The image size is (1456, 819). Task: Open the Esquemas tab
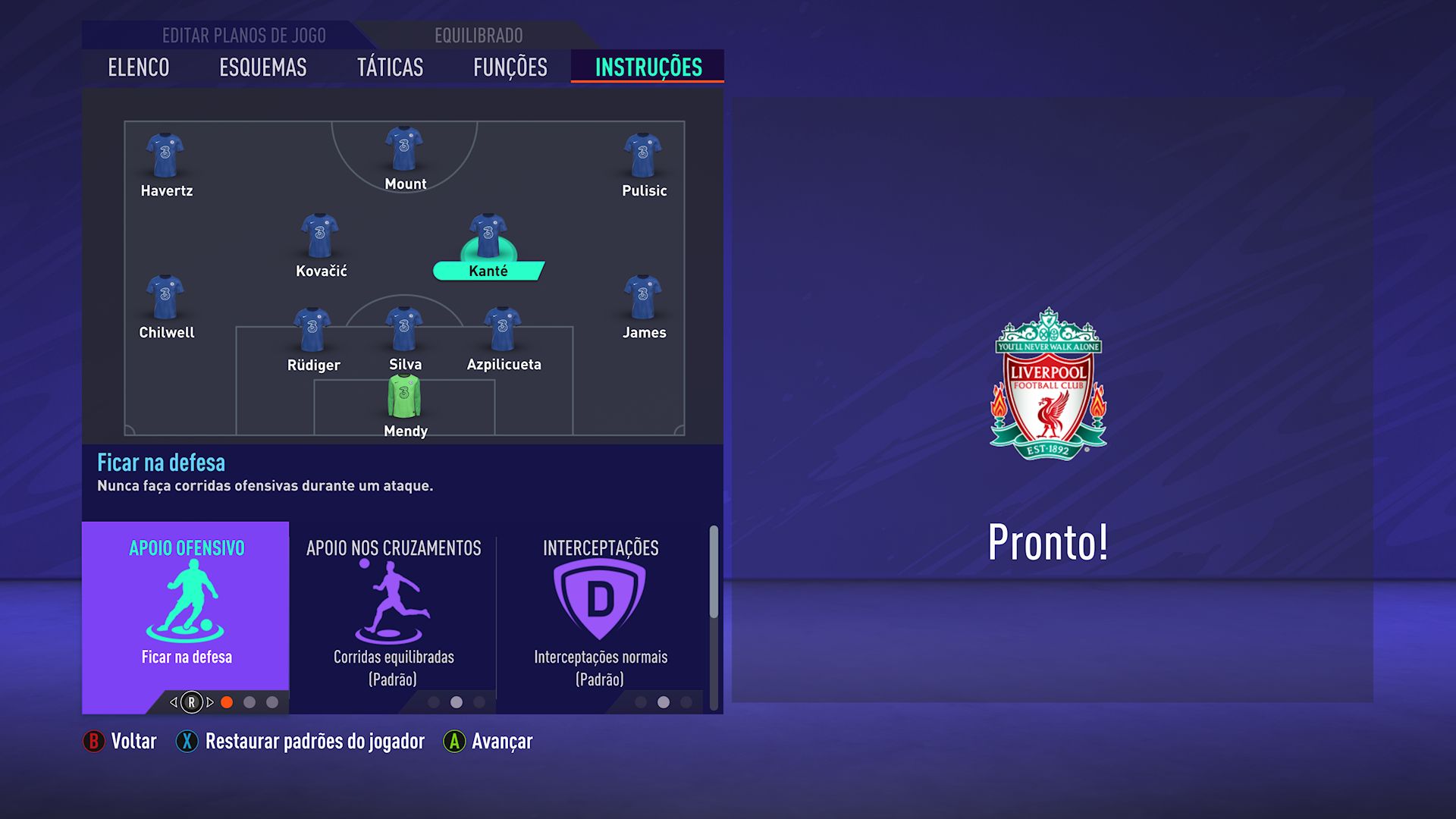(x=262, y=67)
